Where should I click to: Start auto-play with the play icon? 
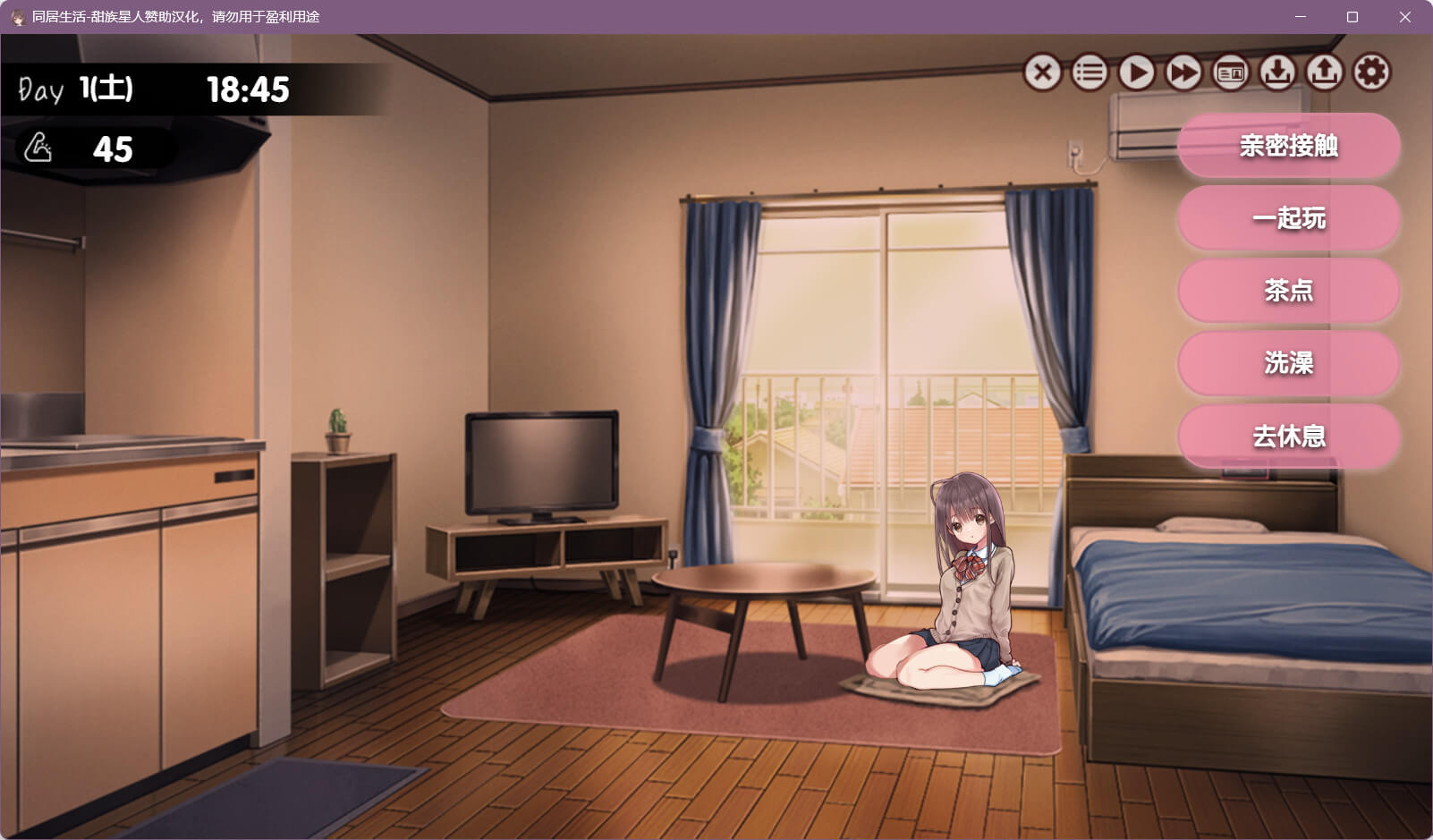[1137, 72]
